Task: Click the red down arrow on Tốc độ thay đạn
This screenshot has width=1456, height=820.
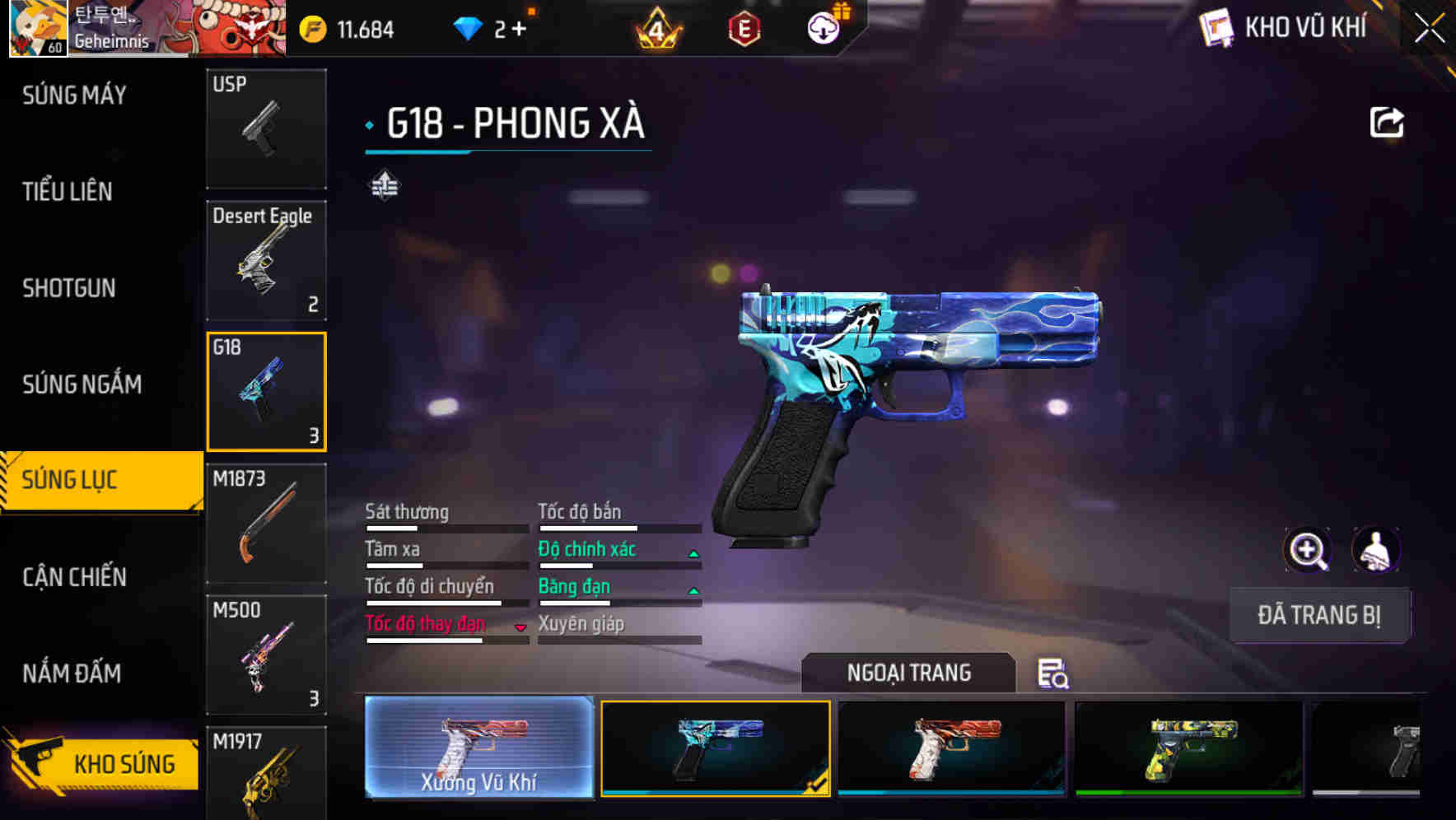Action: point(520,626)
